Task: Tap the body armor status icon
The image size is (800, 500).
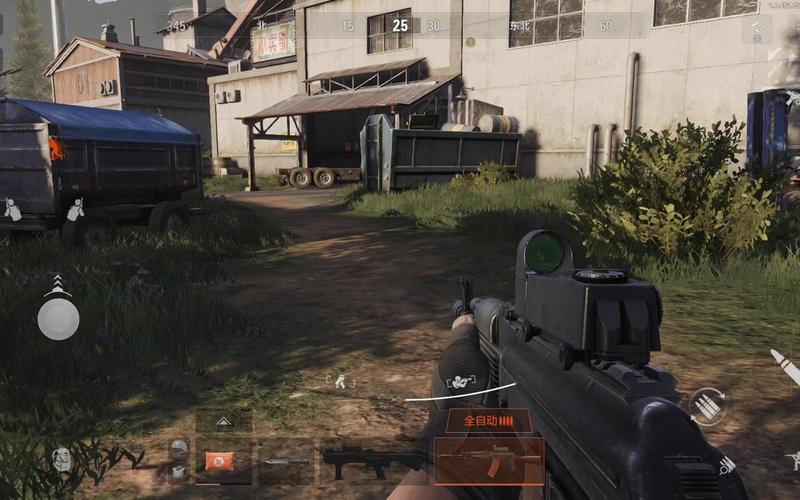Action: click(178, 472)
